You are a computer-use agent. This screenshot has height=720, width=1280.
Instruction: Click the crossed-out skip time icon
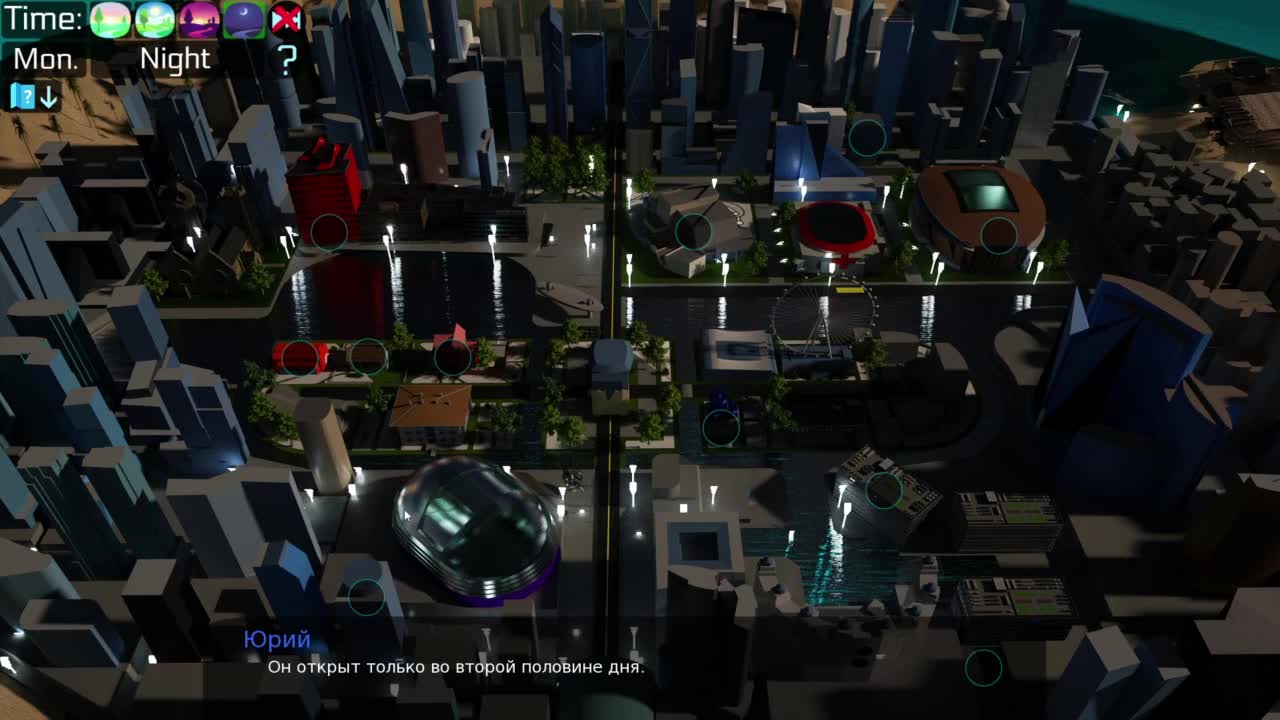pos(286,19)
